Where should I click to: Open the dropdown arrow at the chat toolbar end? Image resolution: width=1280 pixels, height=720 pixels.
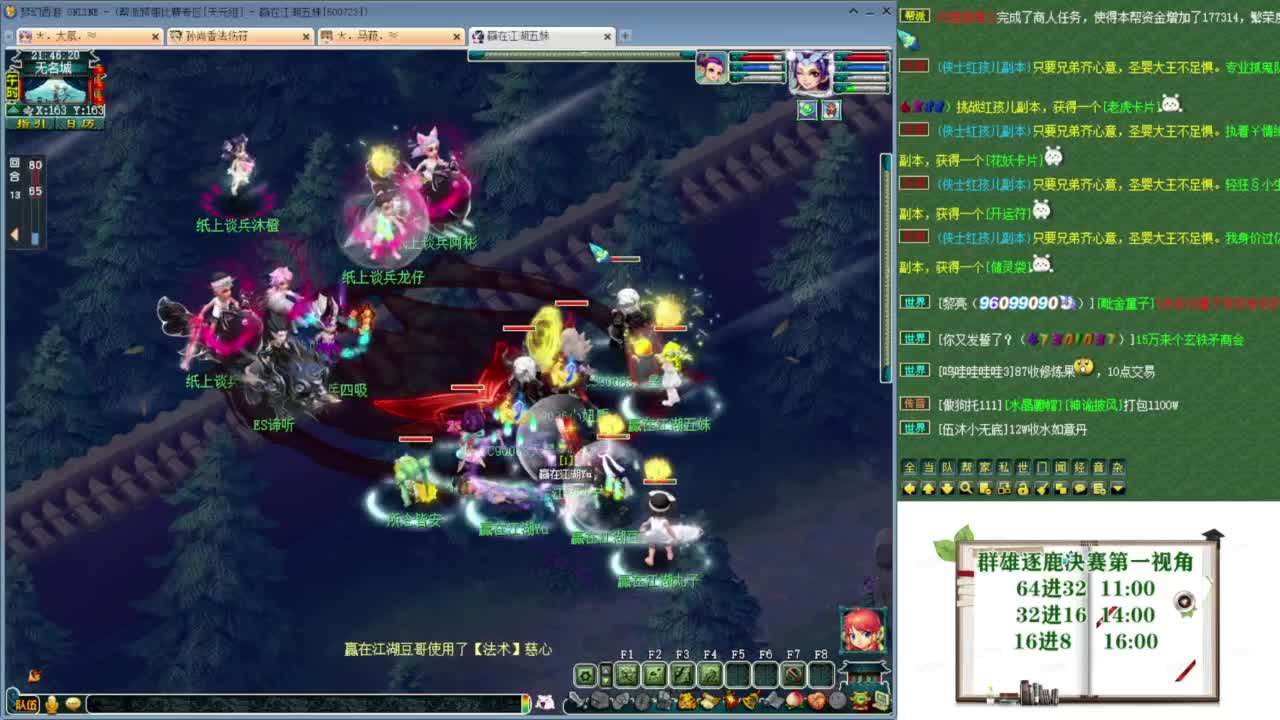coord(1115,490)
